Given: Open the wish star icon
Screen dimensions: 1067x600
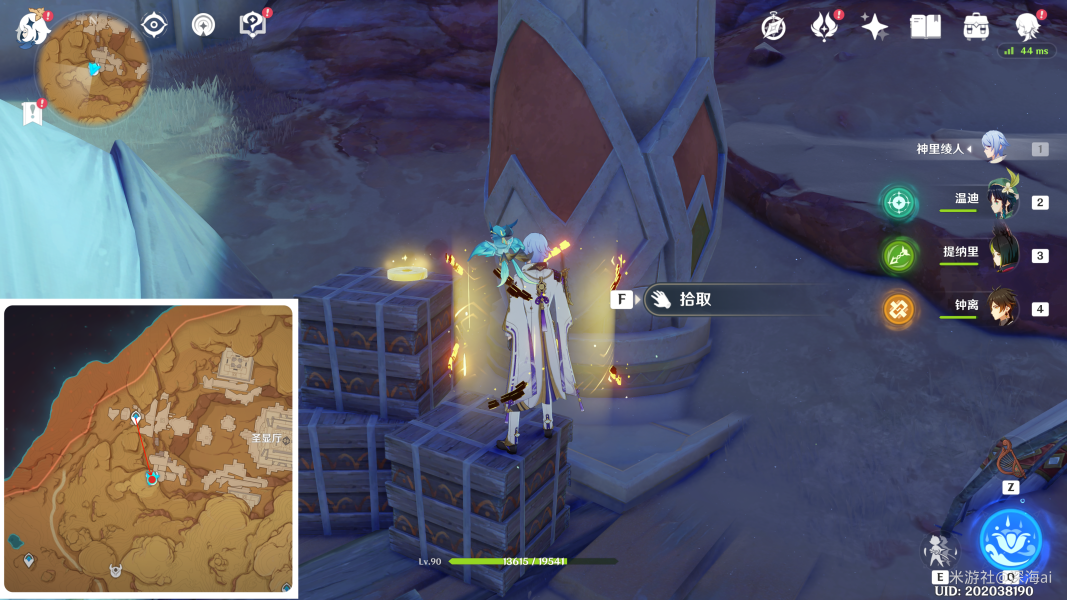Looking at the screenshot, I should [875, 27].
